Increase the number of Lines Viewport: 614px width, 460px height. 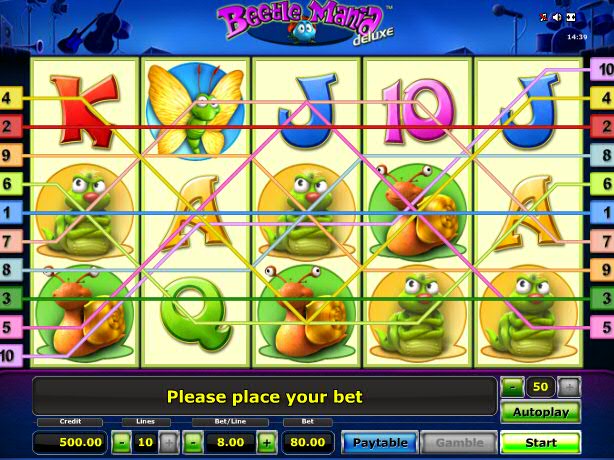point(168,442)
